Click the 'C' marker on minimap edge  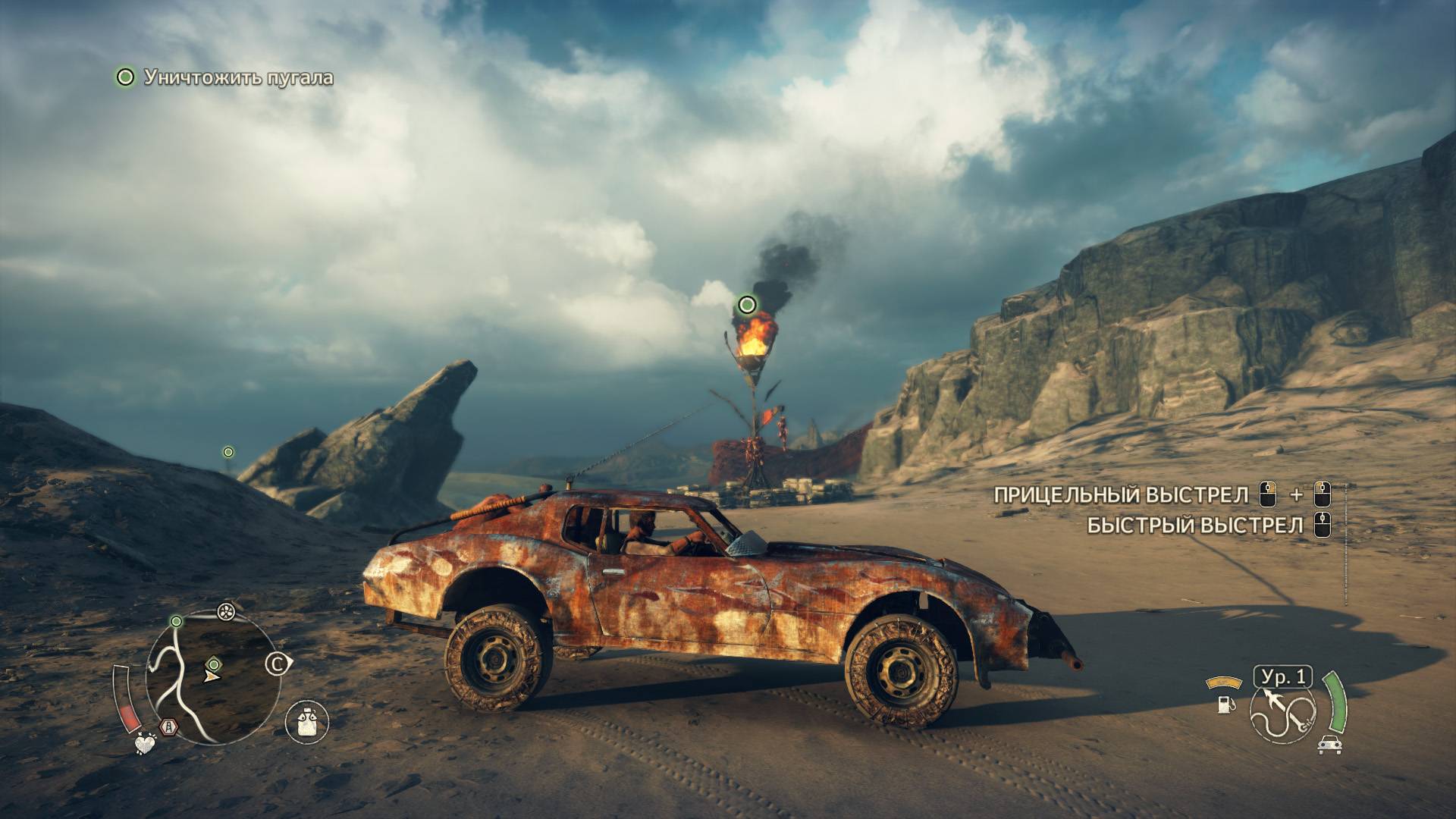tap(277, 665)
